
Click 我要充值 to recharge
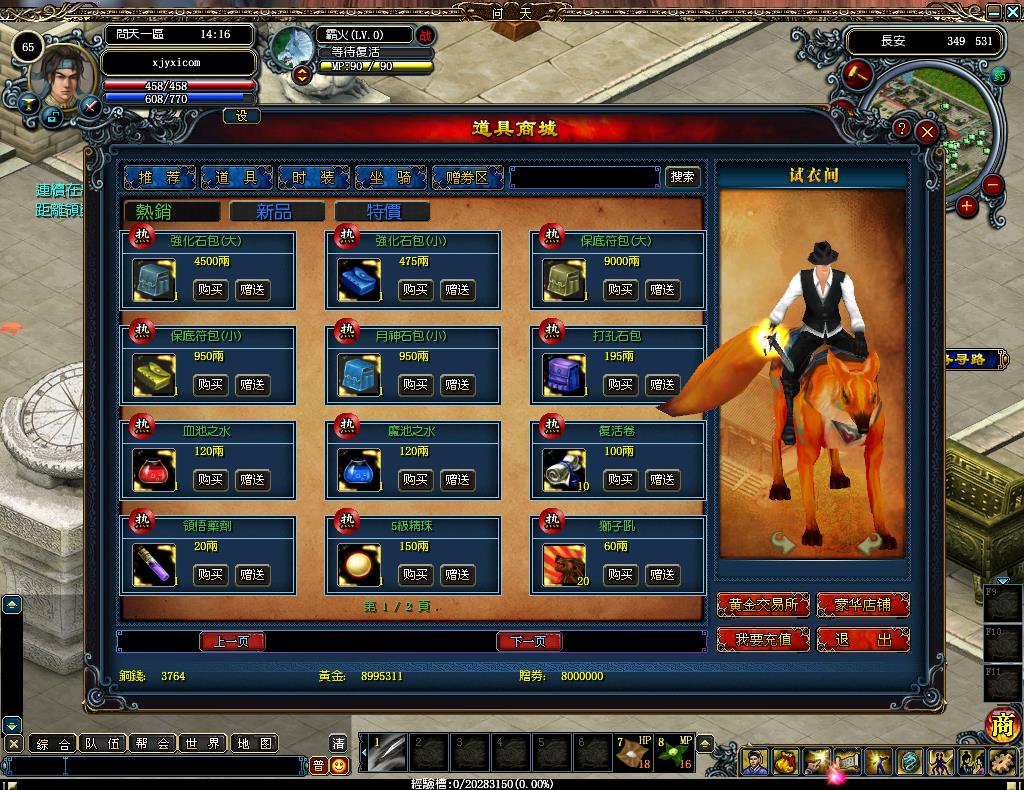point(763,639)
